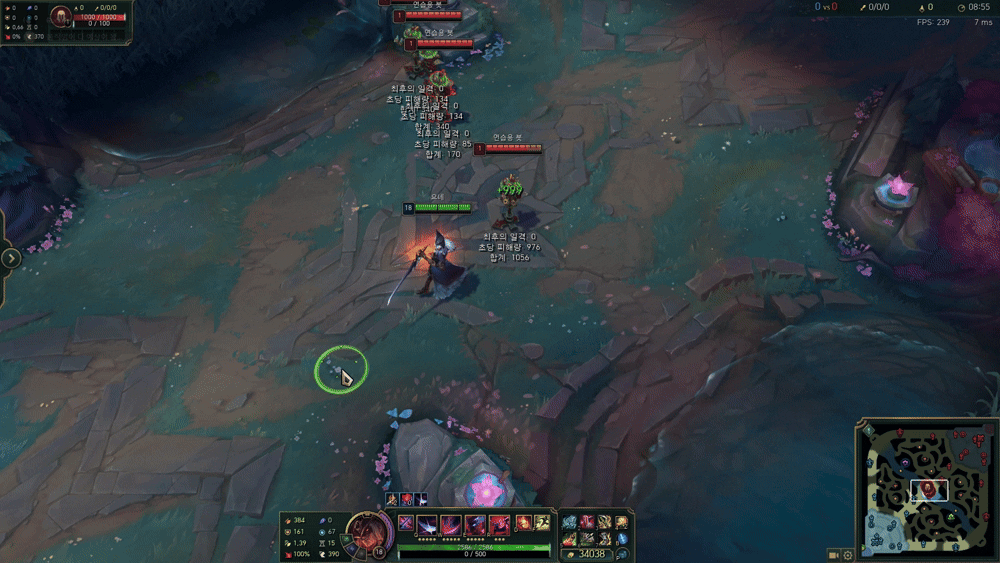The image size is (1000, 563).
Task: Cast the first summoner spell
Action: [523, 522]
